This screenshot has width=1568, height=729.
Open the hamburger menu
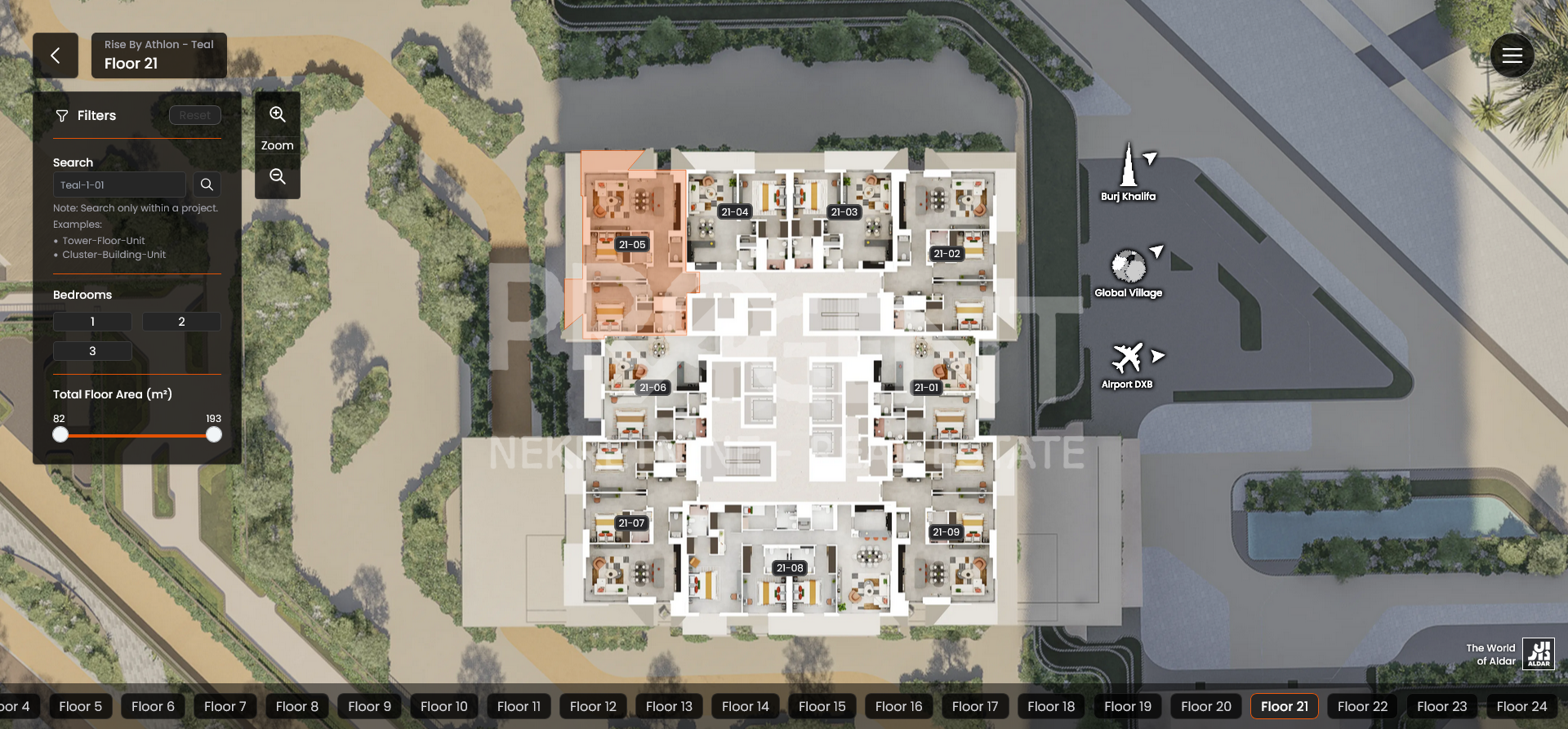pos(1512,56)
